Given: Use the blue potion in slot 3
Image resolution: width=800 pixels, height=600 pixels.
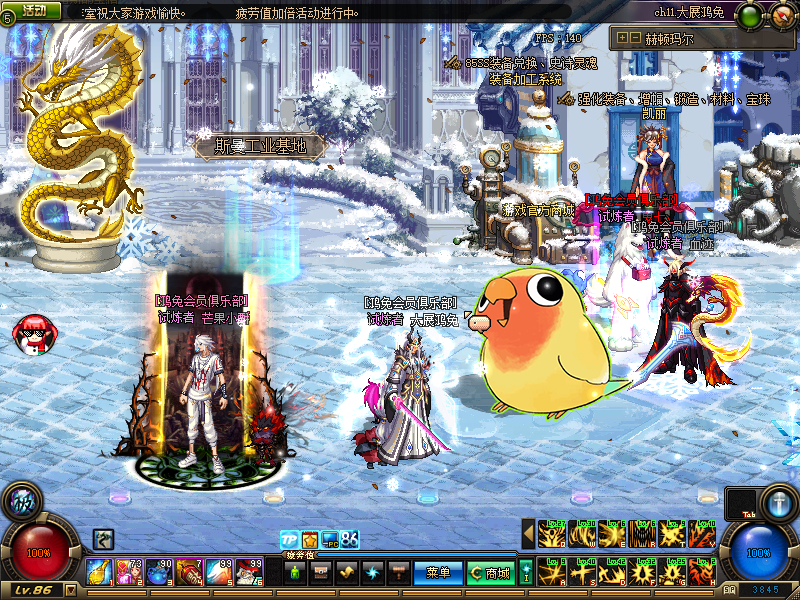Looking at the screenshot, I should [160, 571].
